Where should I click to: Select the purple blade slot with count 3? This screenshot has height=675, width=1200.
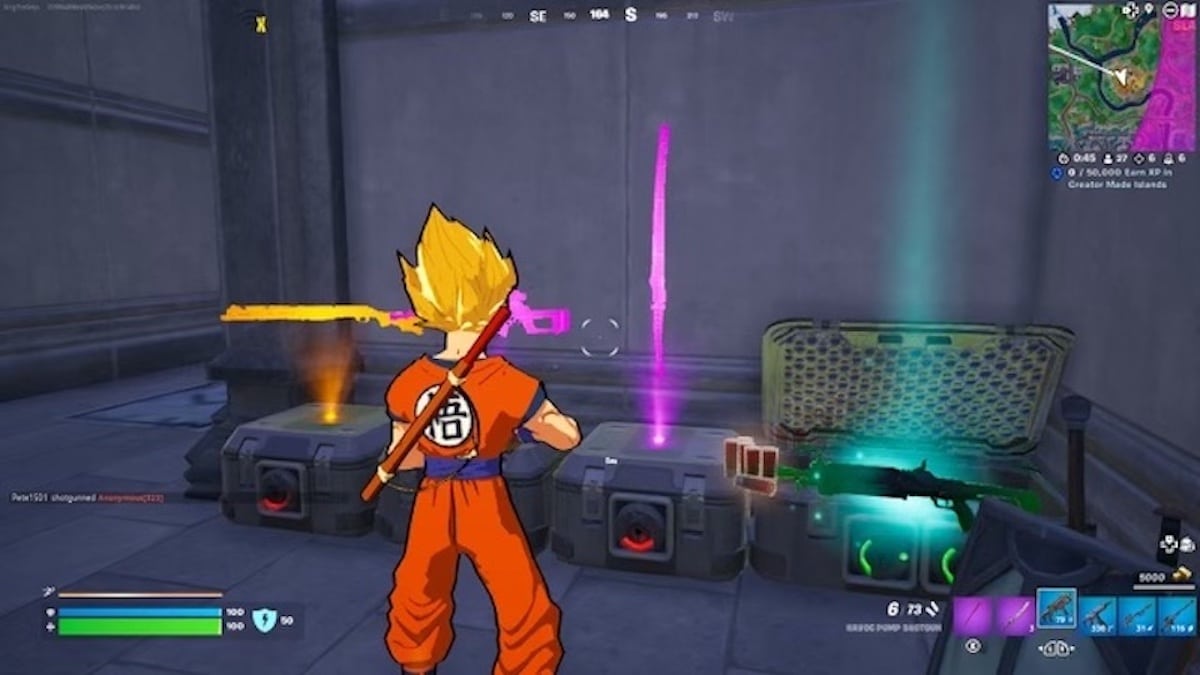coord(1014,614)
